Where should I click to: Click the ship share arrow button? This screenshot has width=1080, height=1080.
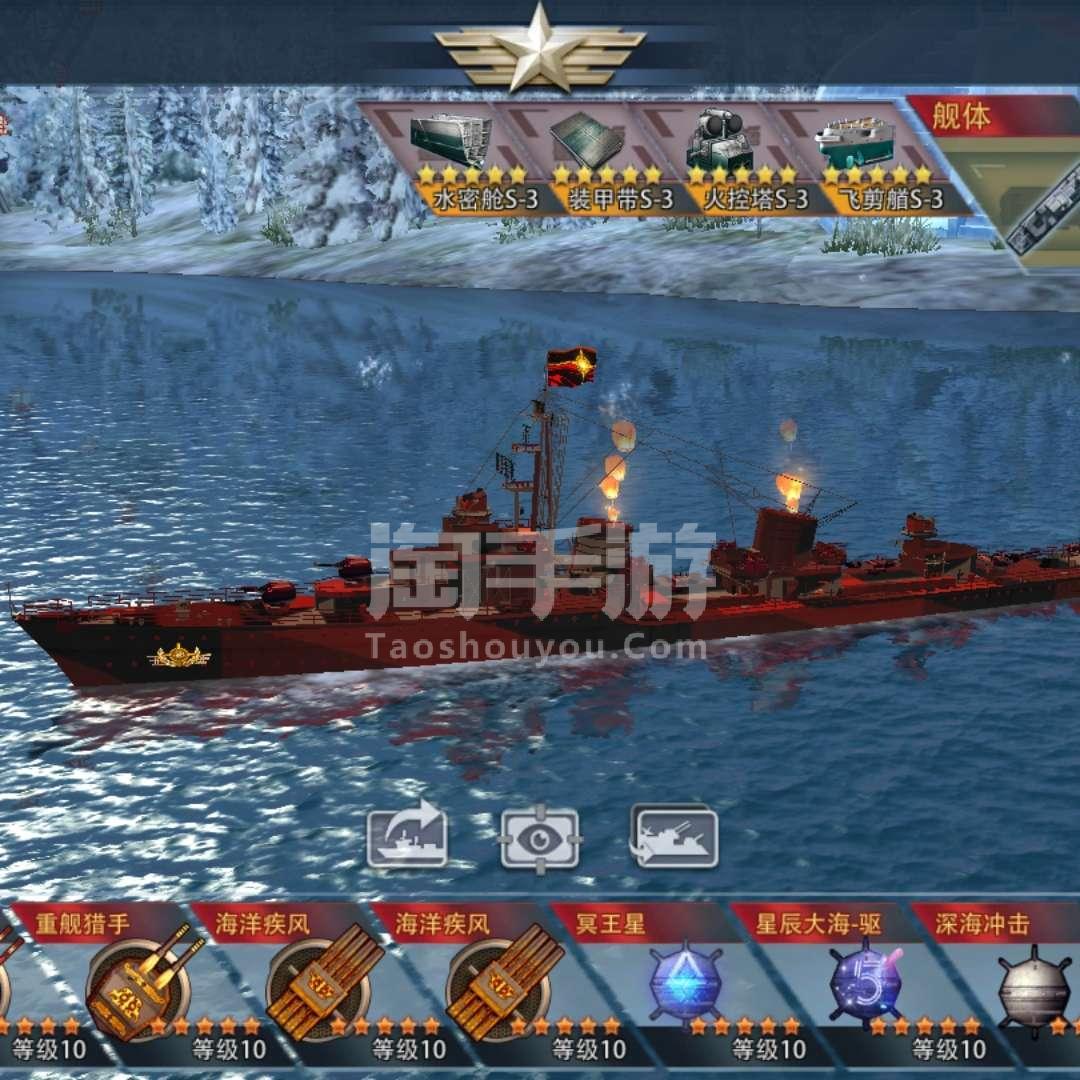(407, 836)
